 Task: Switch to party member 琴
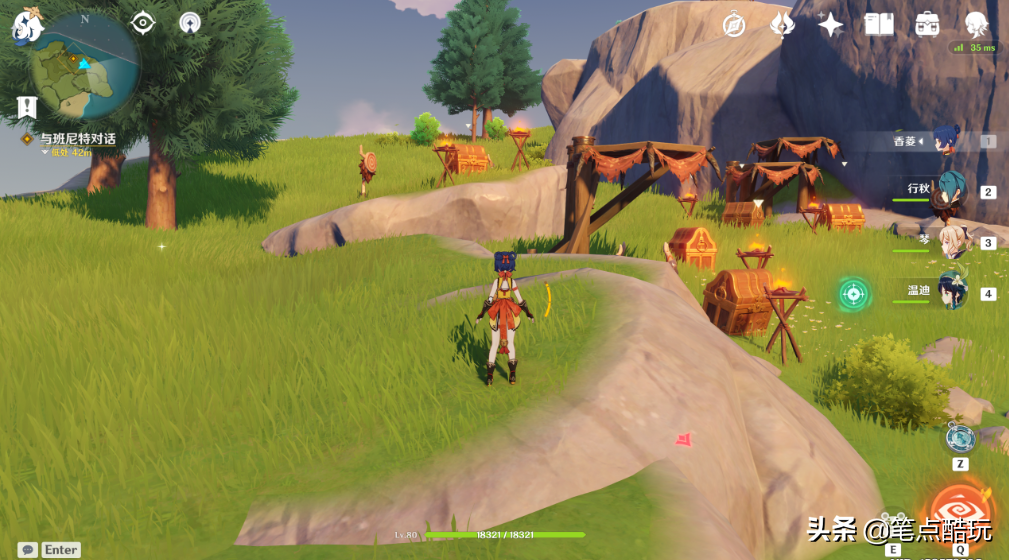click(x=948, y=242)
